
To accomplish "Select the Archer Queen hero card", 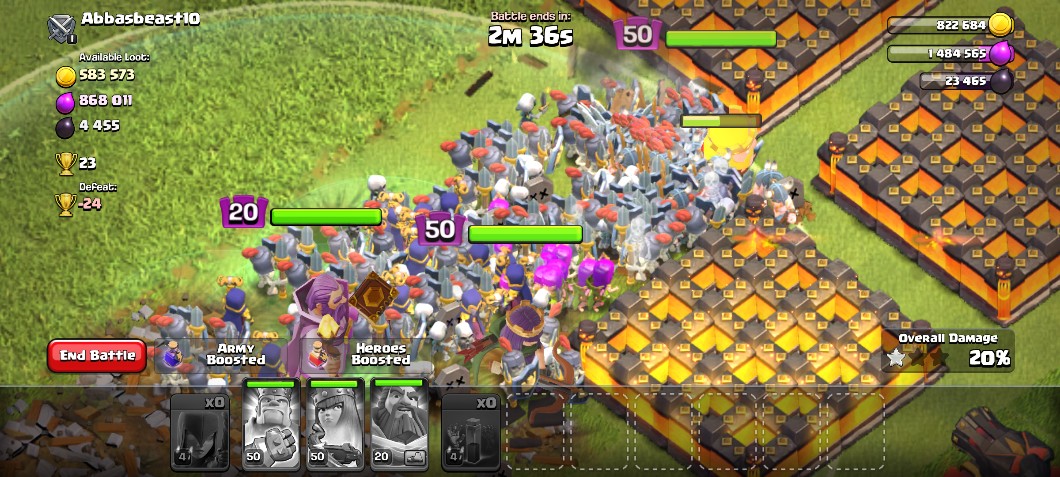I will (x=335, y=424).
